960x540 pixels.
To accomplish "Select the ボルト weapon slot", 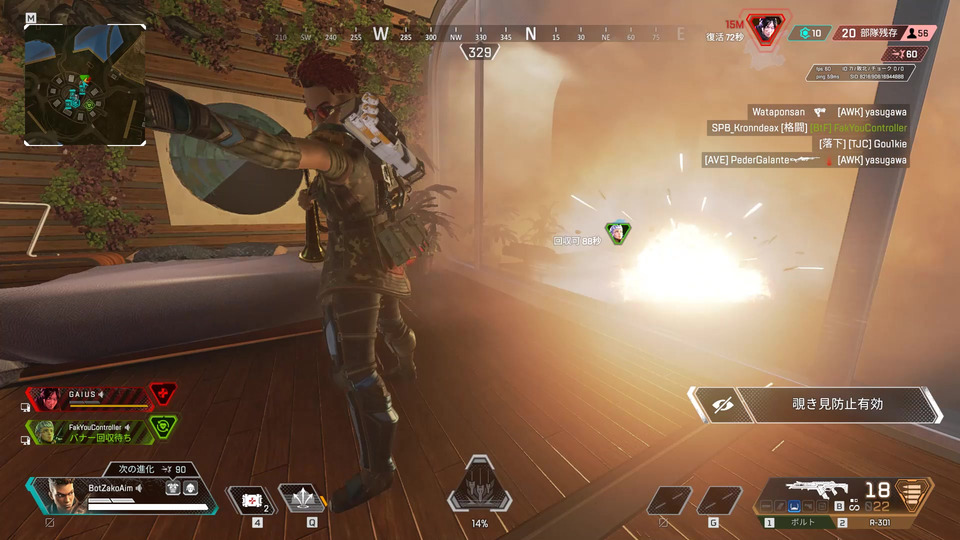I will [799, 522].
